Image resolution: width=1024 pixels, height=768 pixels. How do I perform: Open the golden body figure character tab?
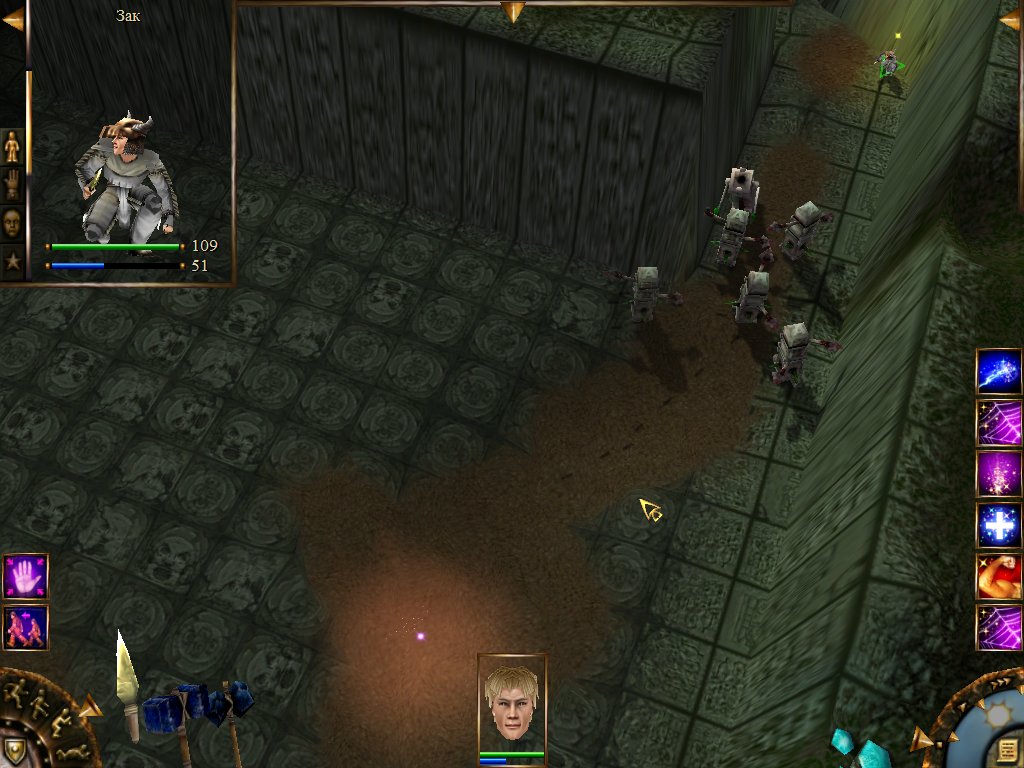coord(12,146)
